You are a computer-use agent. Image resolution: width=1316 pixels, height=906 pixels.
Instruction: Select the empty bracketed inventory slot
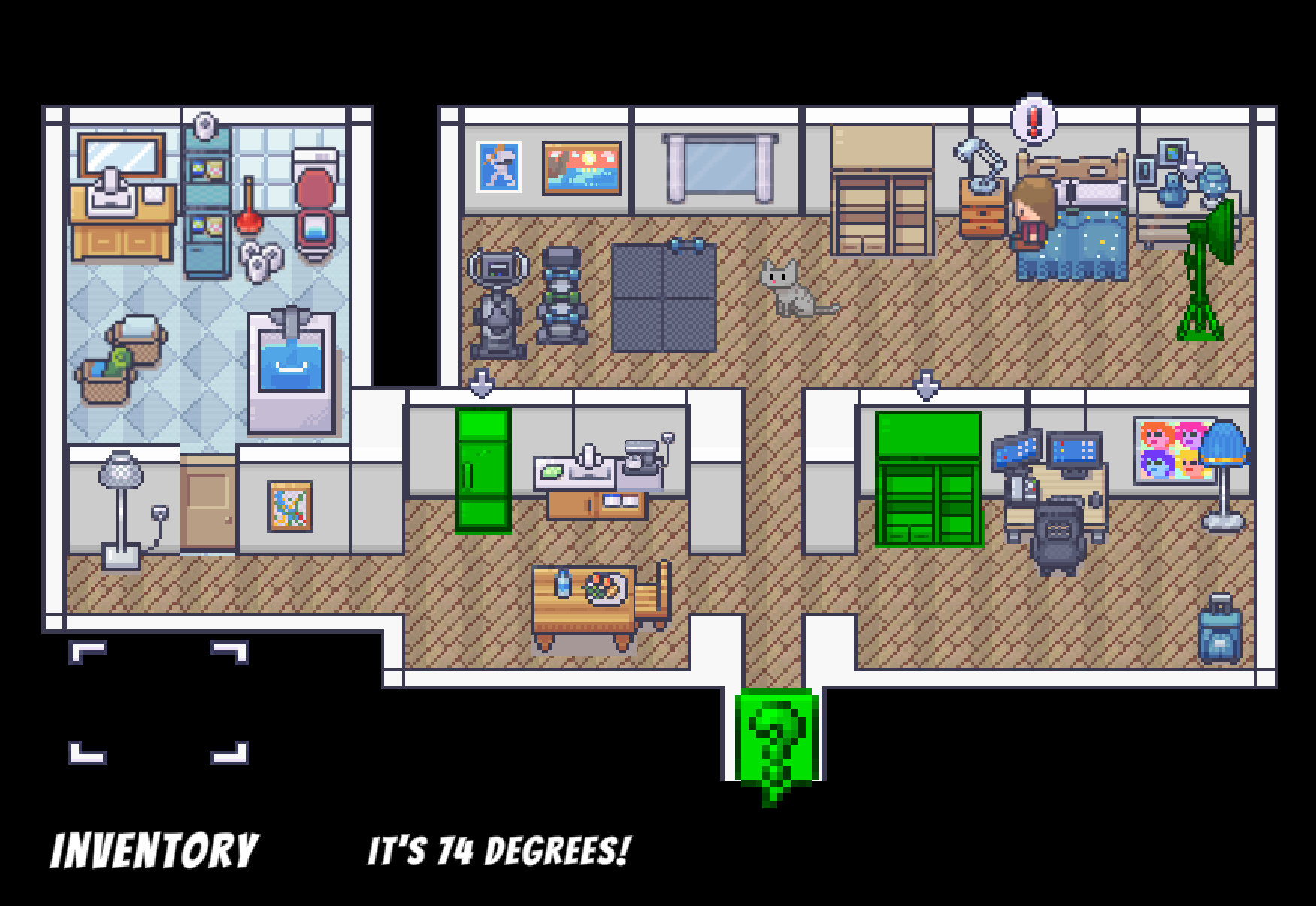point(159,702)
